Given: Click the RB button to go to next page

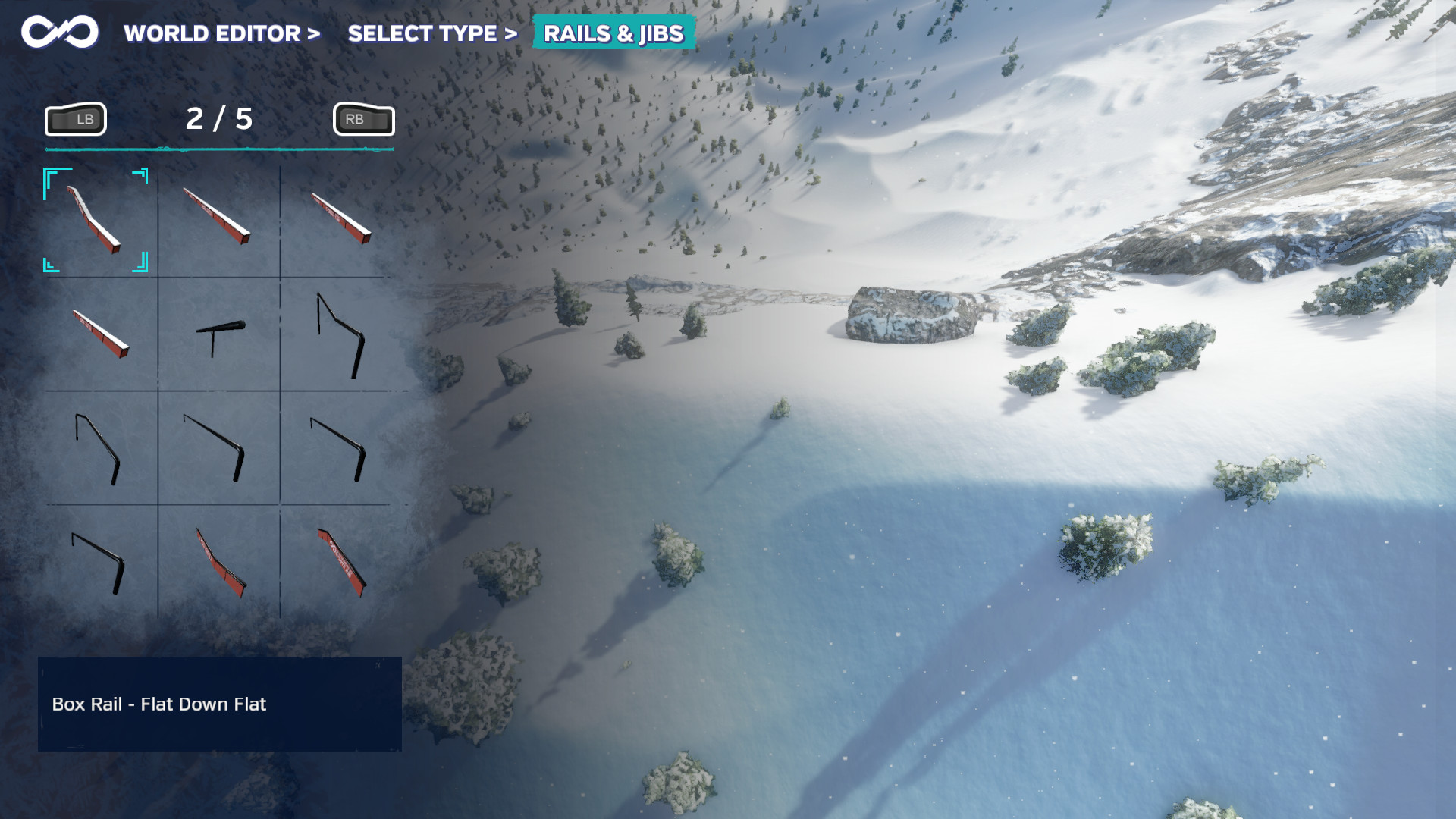Looking at the screenshot, I should coord(362,118).
